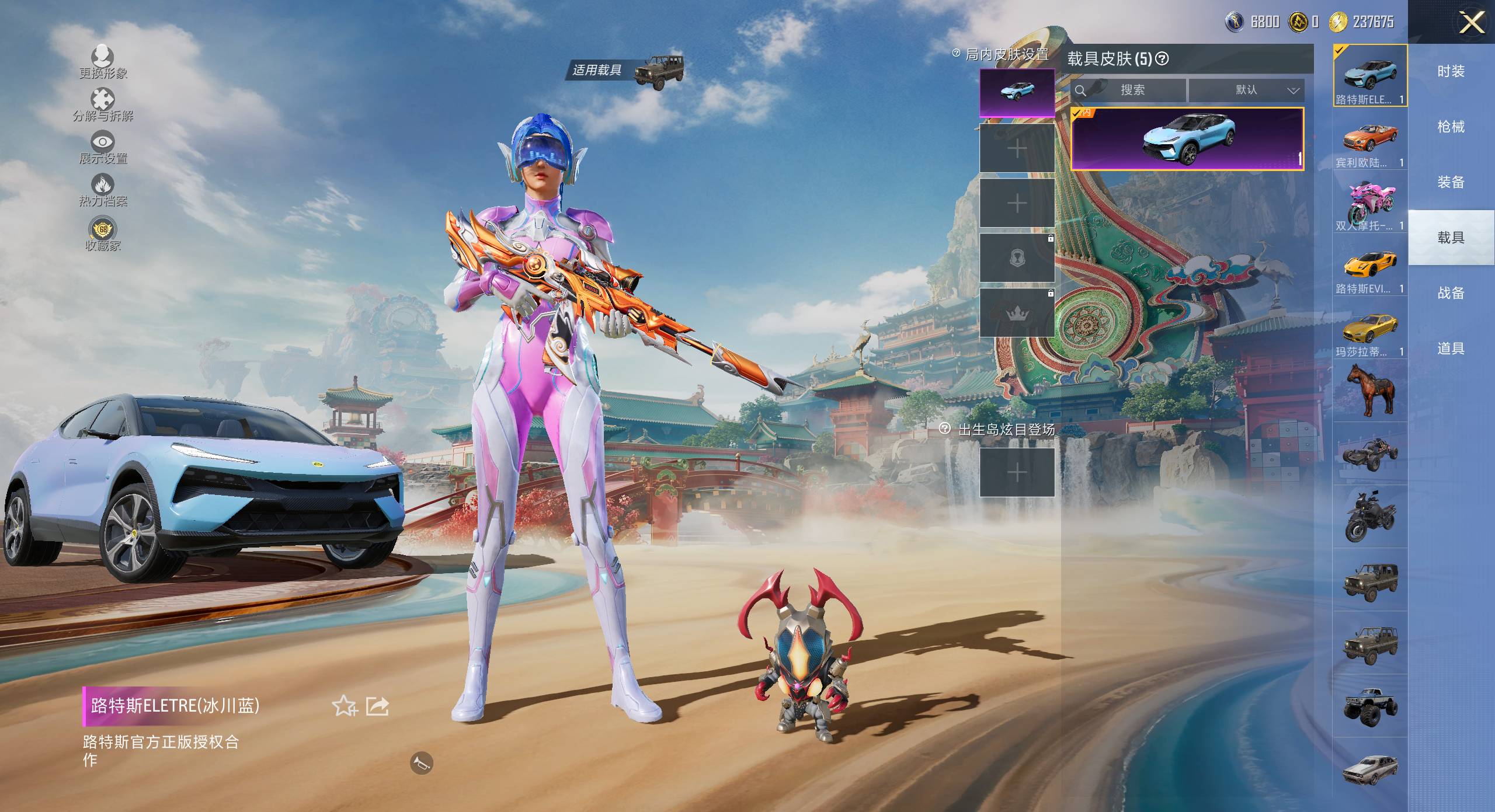Image resolution: width=1495 pixels, height=812 pixels.
Task: Switch to the 时装 outfit tab
Action: (x=1451, y=71)
